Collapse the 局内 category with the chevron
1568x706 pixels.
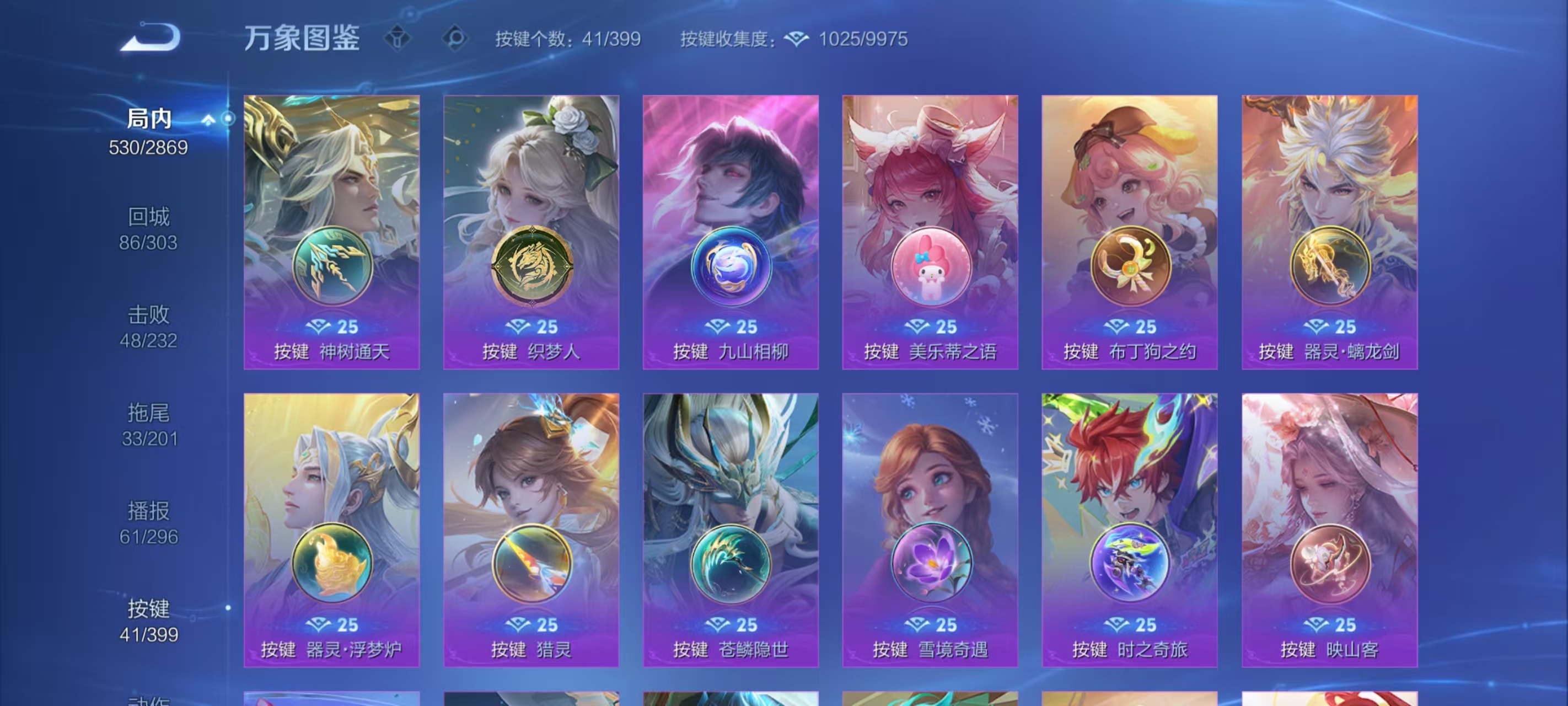tap(210, 119)
